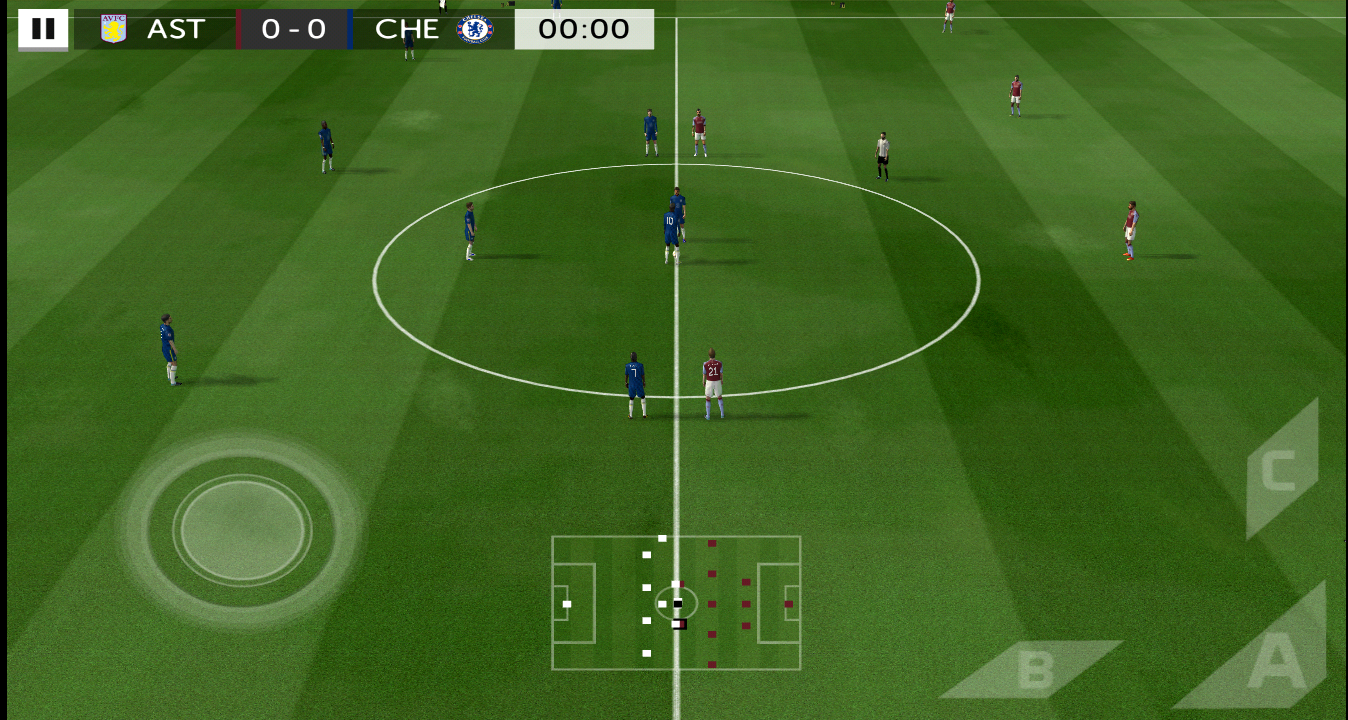
Task: Tap the B action button
Action: tap(1033, 670)
